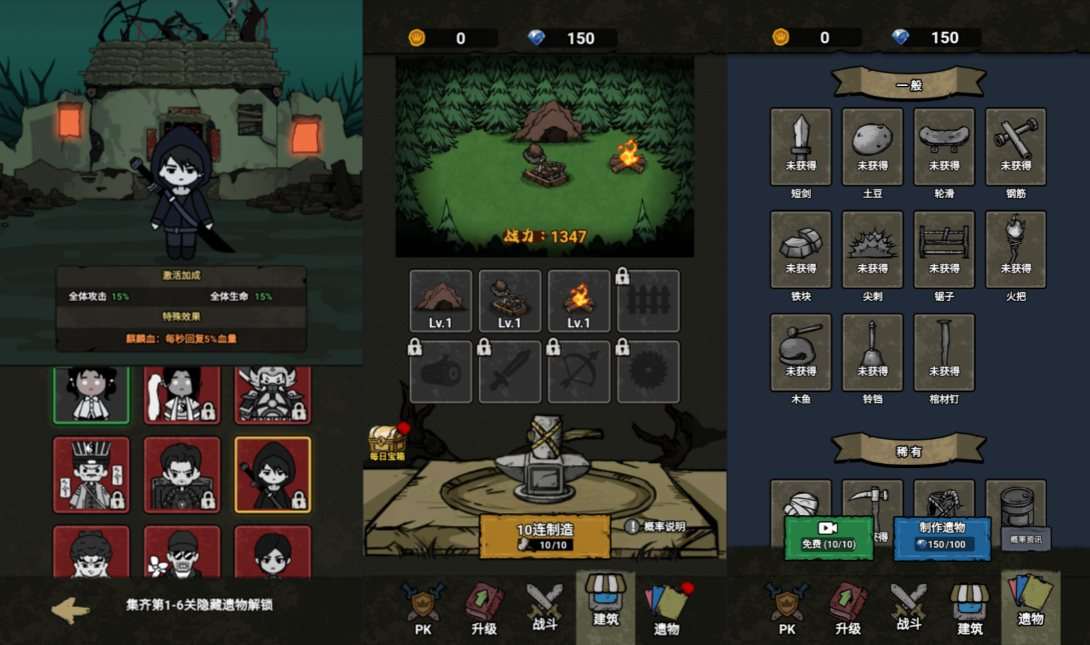Select the 铁块 iron block relic
This screenshot has height=645, width=1090.
point(801,249)
